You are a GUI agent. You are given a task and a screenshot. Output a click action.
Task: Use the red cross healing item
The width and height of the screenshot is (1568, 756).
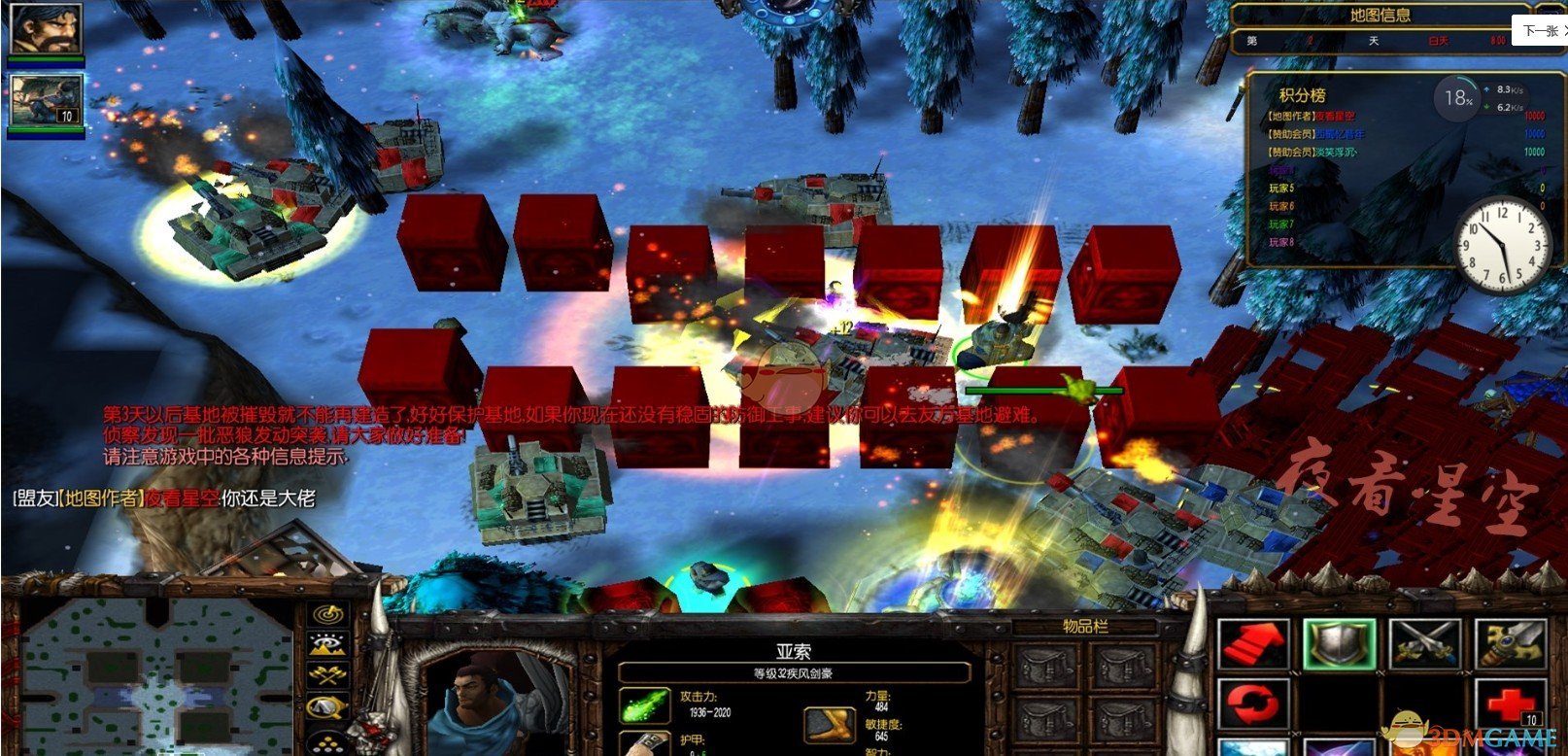coord(1509,704)
